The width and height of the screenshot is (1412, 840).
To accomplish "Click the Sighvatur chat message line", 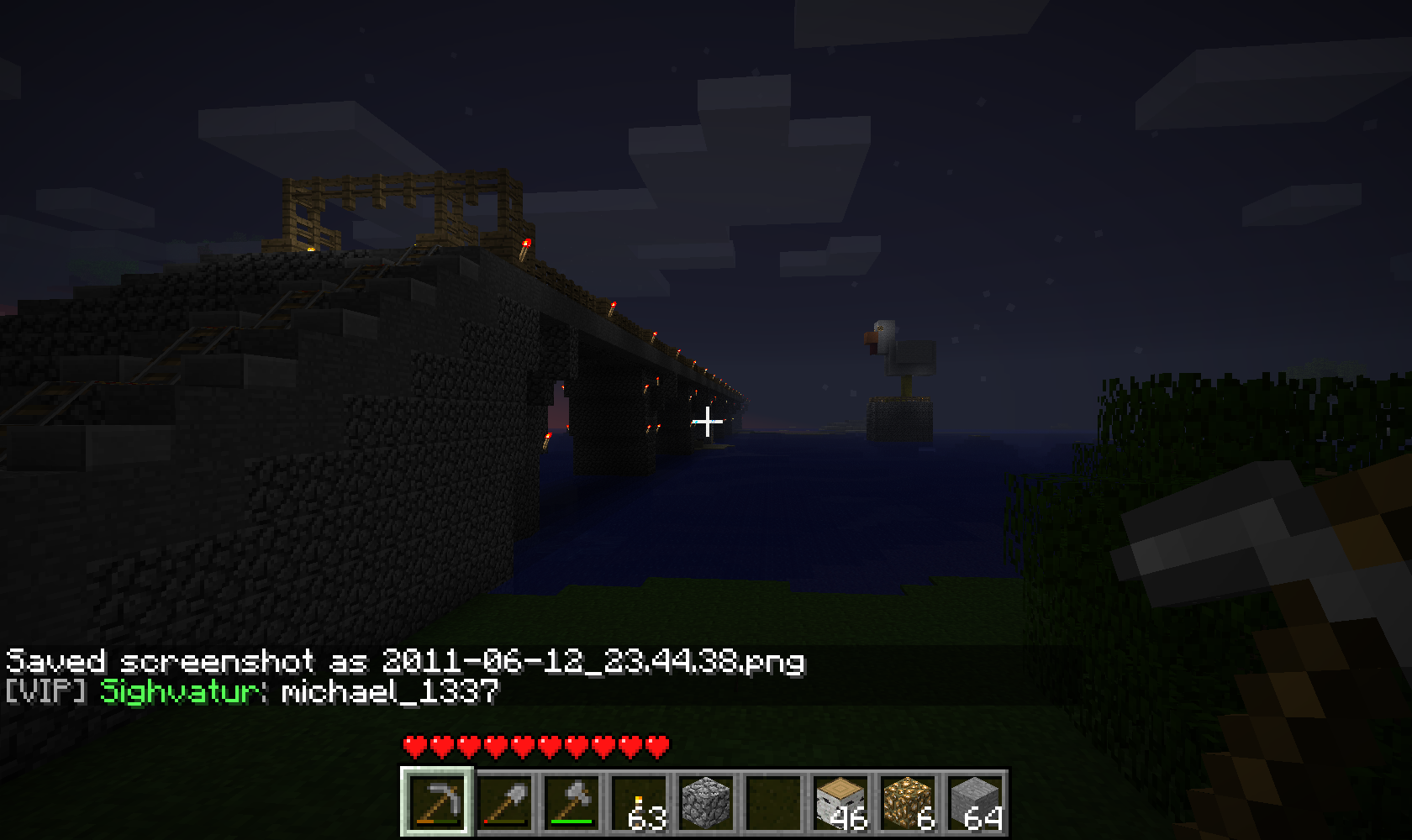I will click(x=252, y=692).
